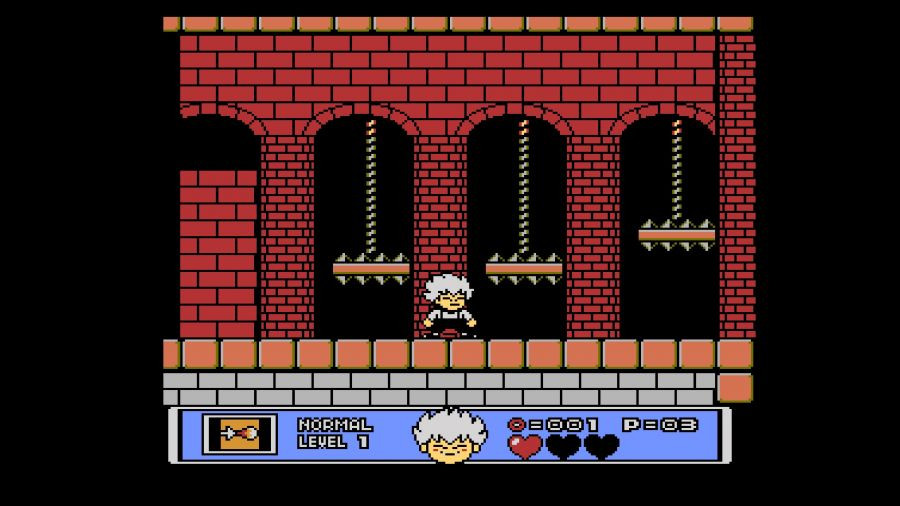This screenshot has height=506, width=900.
Task: Select the weapon item box in the HUD
Action: pos(240,434)
